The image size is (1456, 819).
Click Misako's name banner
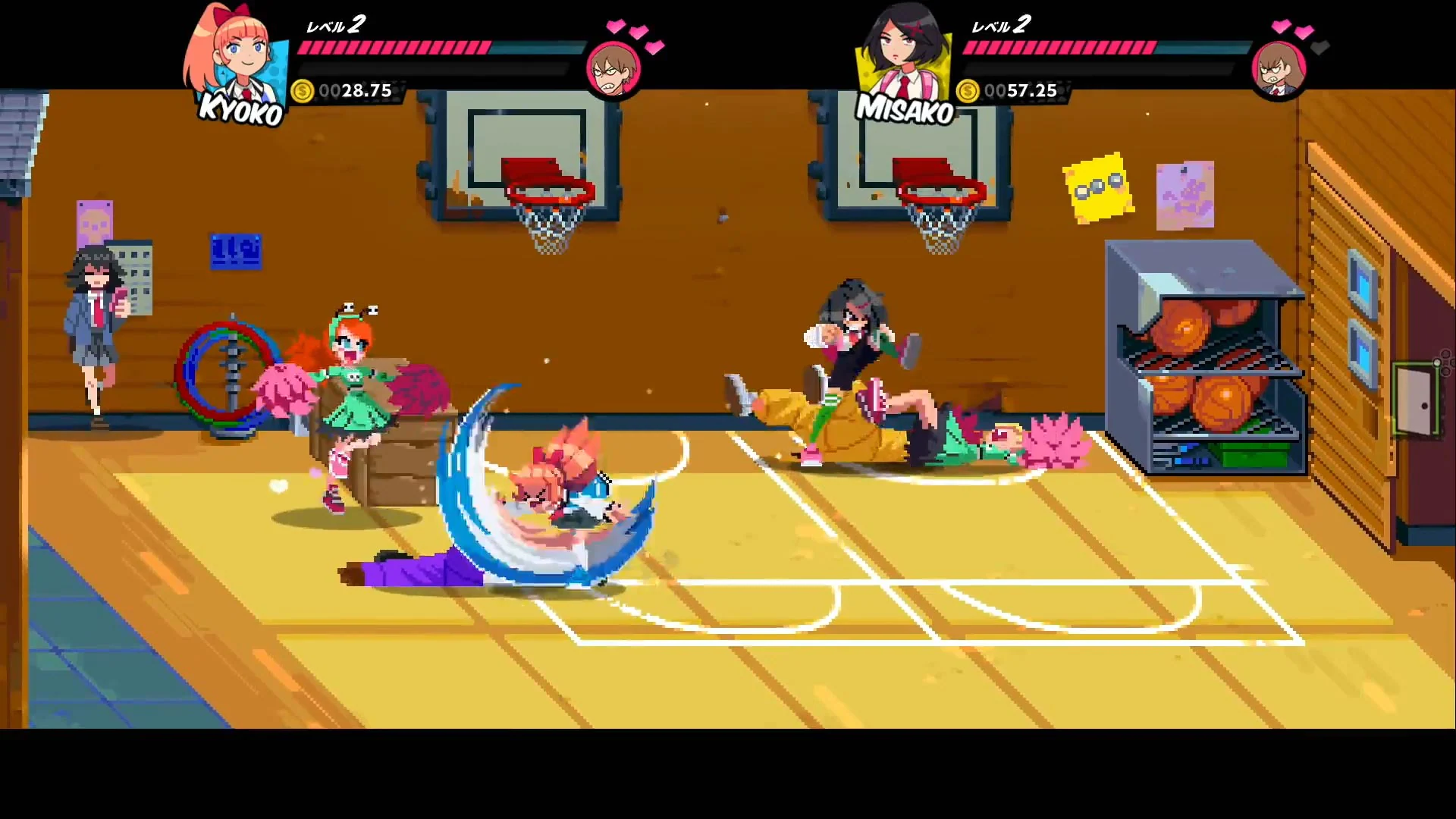pos(905,108)
